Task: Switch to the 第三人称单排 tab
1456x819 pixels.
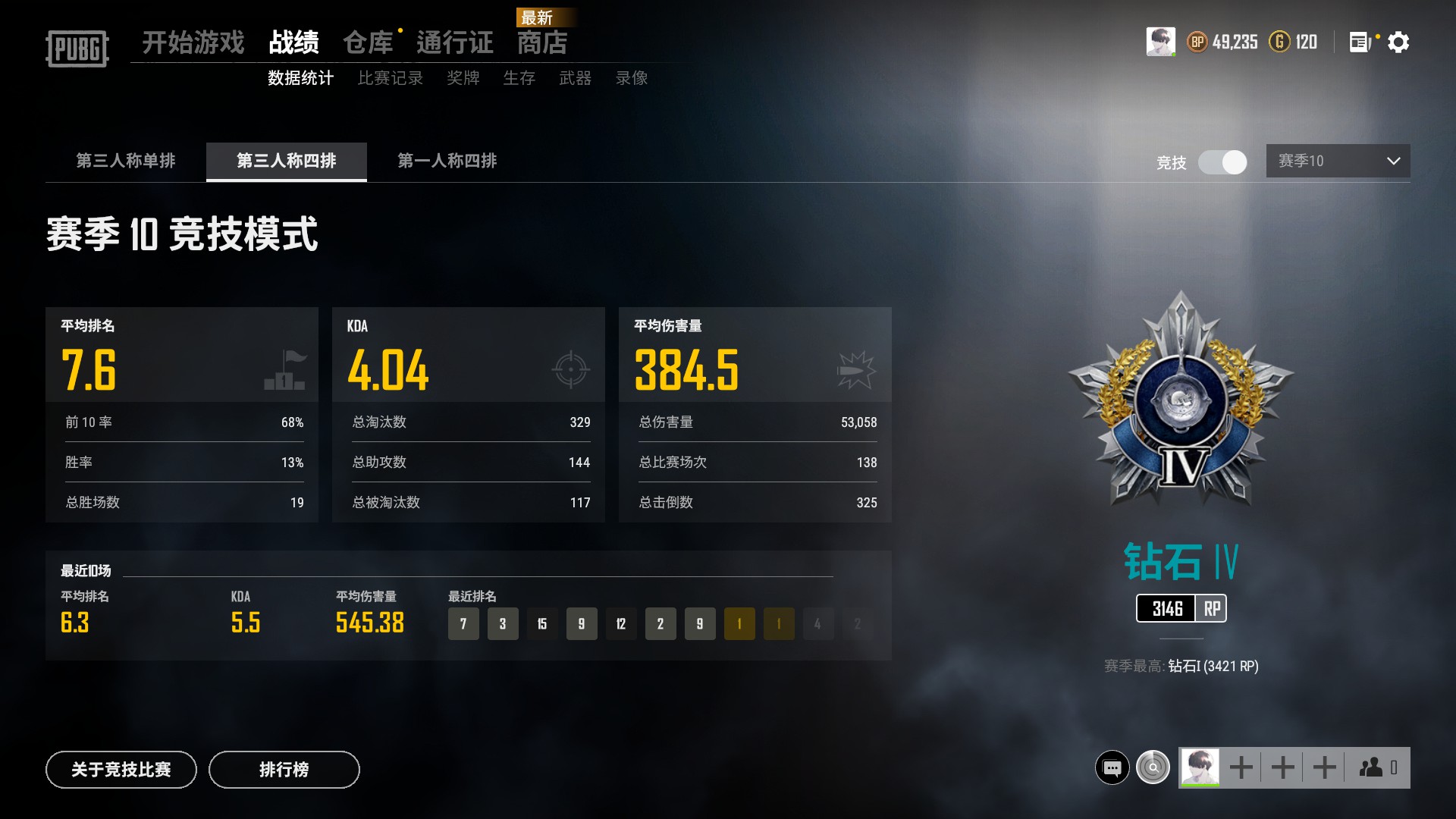Action: coord(125,162)
